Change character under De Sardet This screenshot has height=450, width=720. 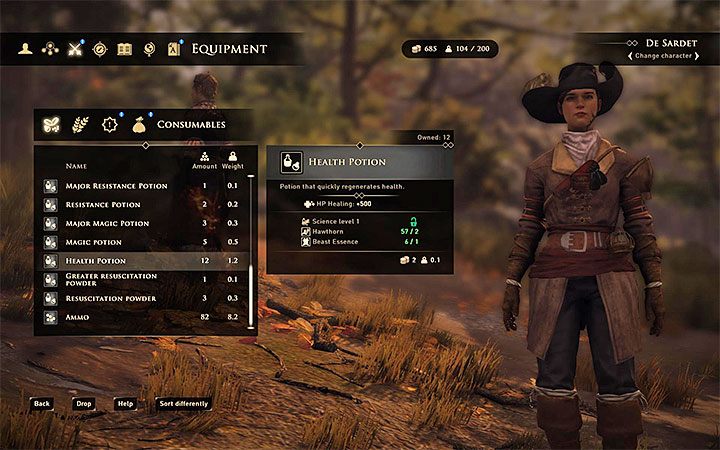point(660,56)
